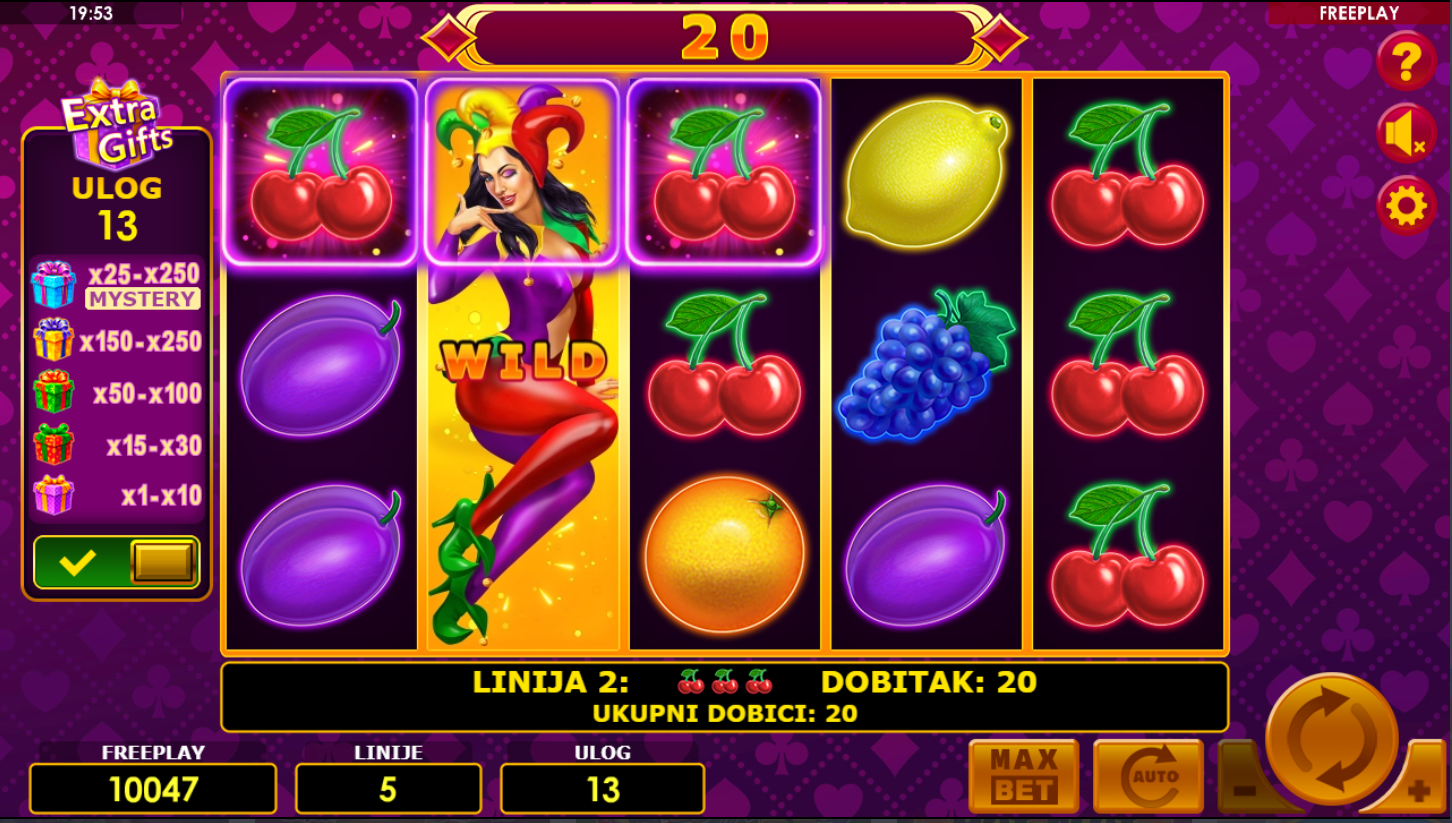Click the ULOG bet value box

coord(602,789)
